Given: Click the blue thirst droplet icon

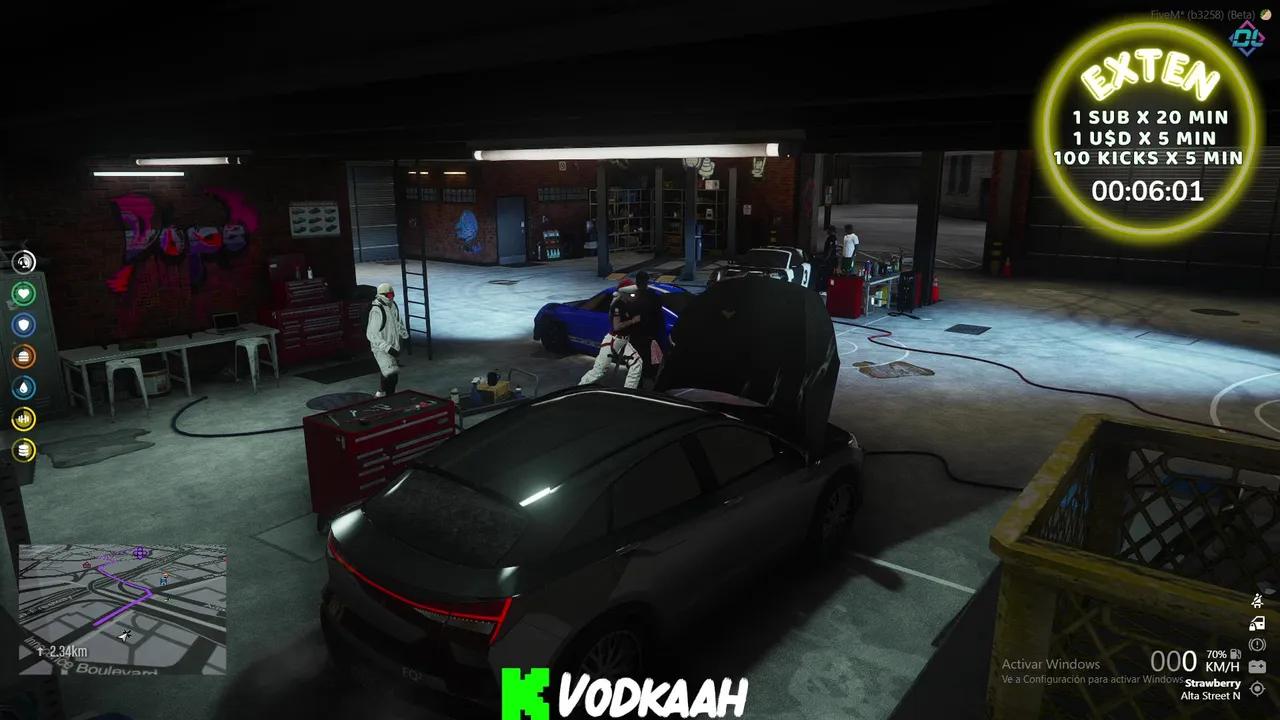Looking at the screenshot, I should pyautogui.click(x=22, y=388).
